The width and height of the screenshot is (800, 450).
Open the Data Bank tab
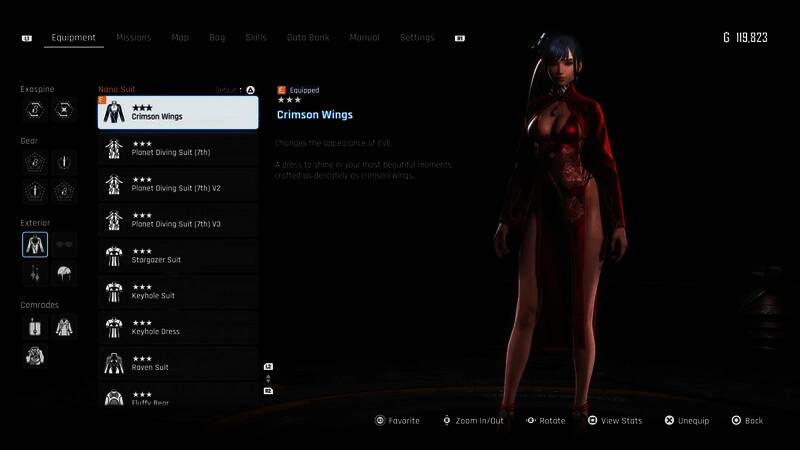308,38
